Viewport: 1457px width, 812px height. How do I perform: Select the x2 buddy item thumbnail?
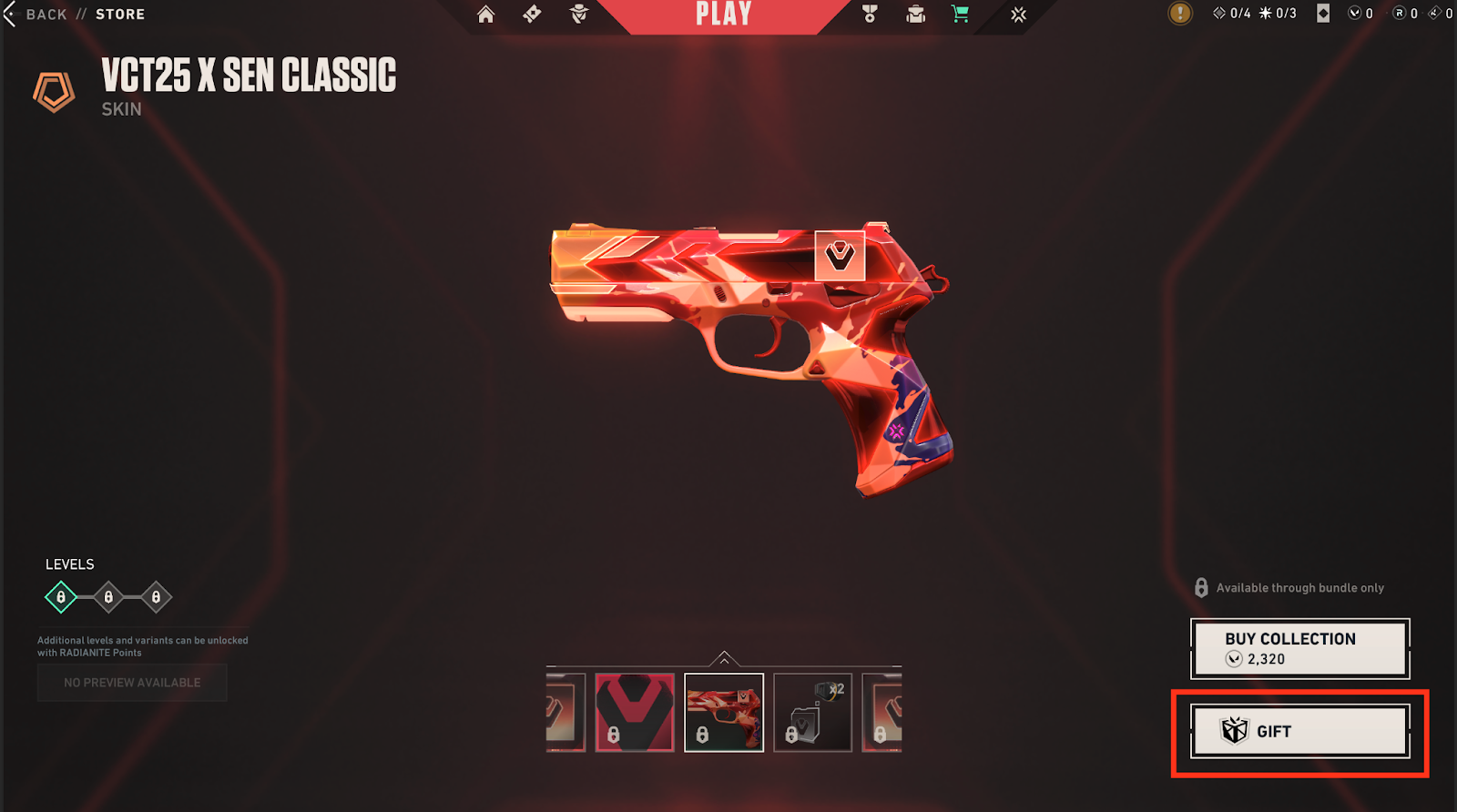click(x=812, y=712)
